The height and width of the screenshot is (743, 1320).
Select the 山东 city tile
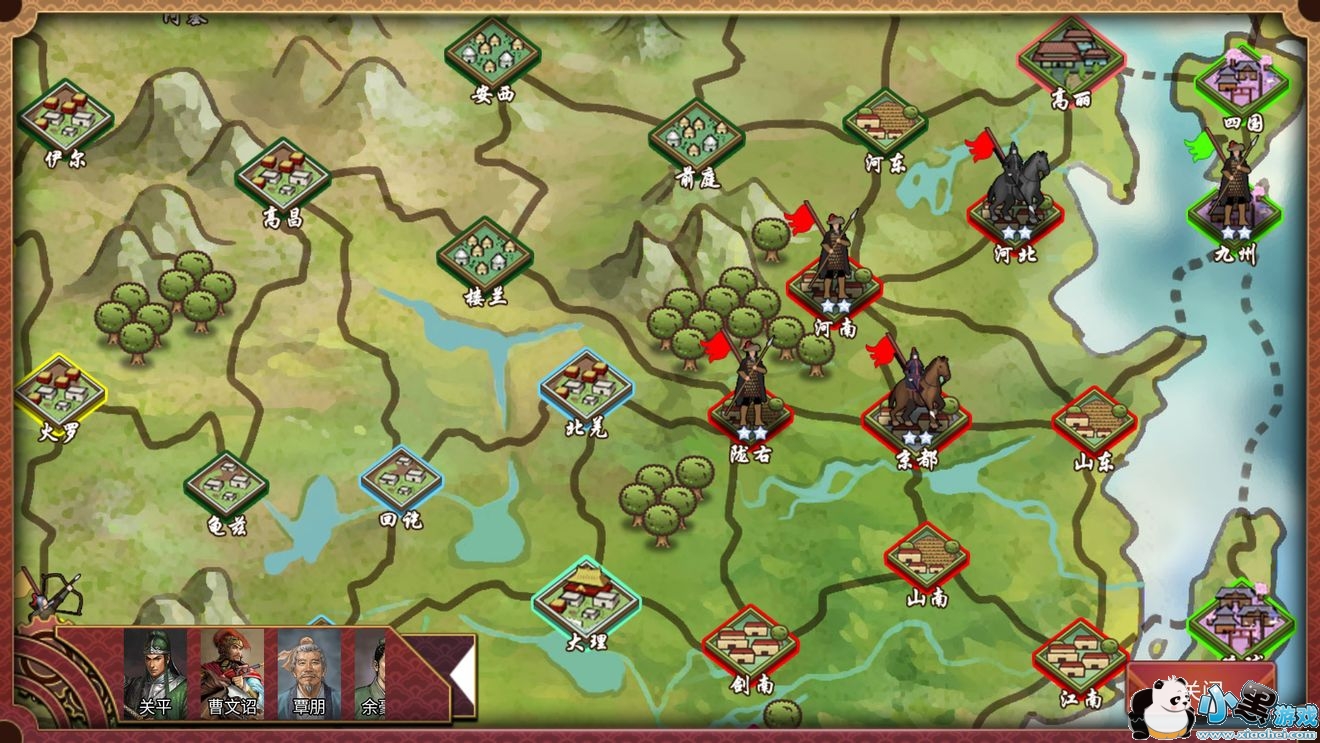coord(1094,423)
